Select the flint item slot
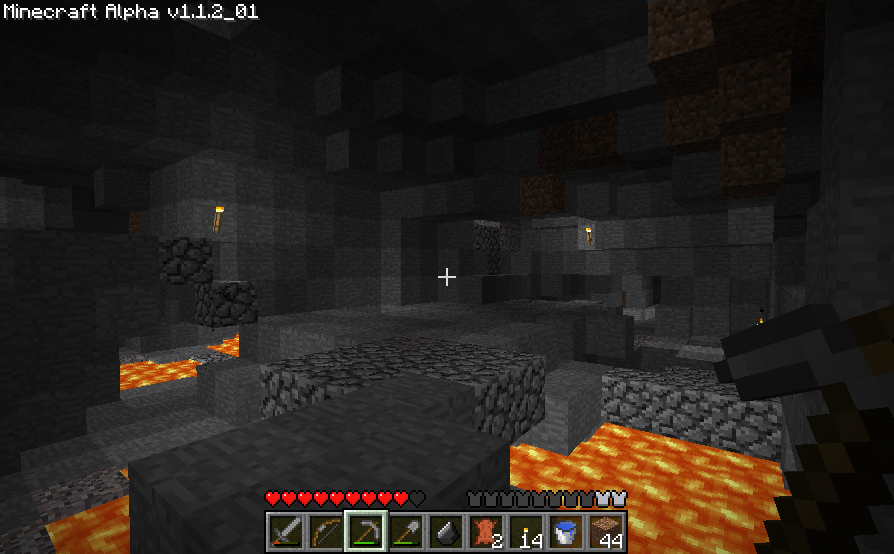The height and width of the screenshot is (554, 894). pos(446,531)
